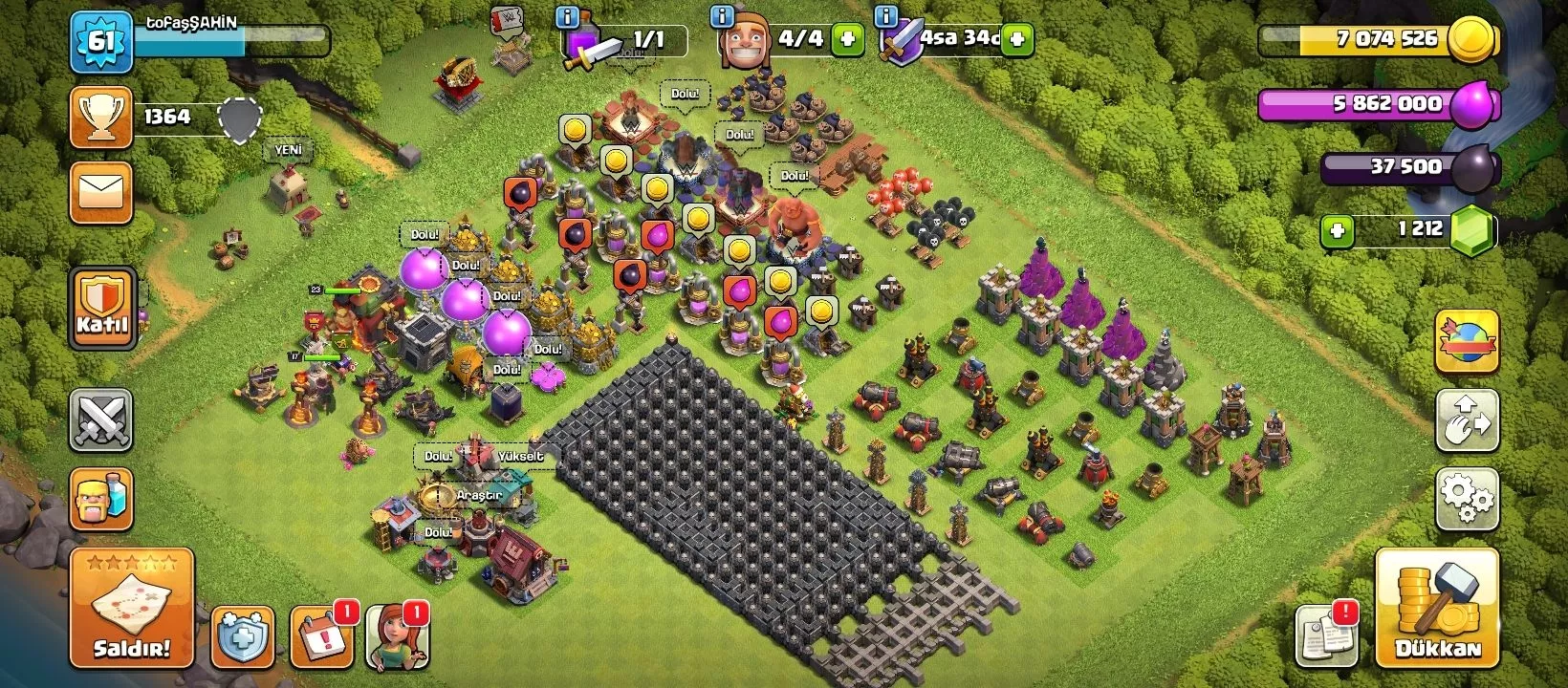Tap the Katıl clan shield button
Screen dimensions: 1568x688
click(101, 307)
